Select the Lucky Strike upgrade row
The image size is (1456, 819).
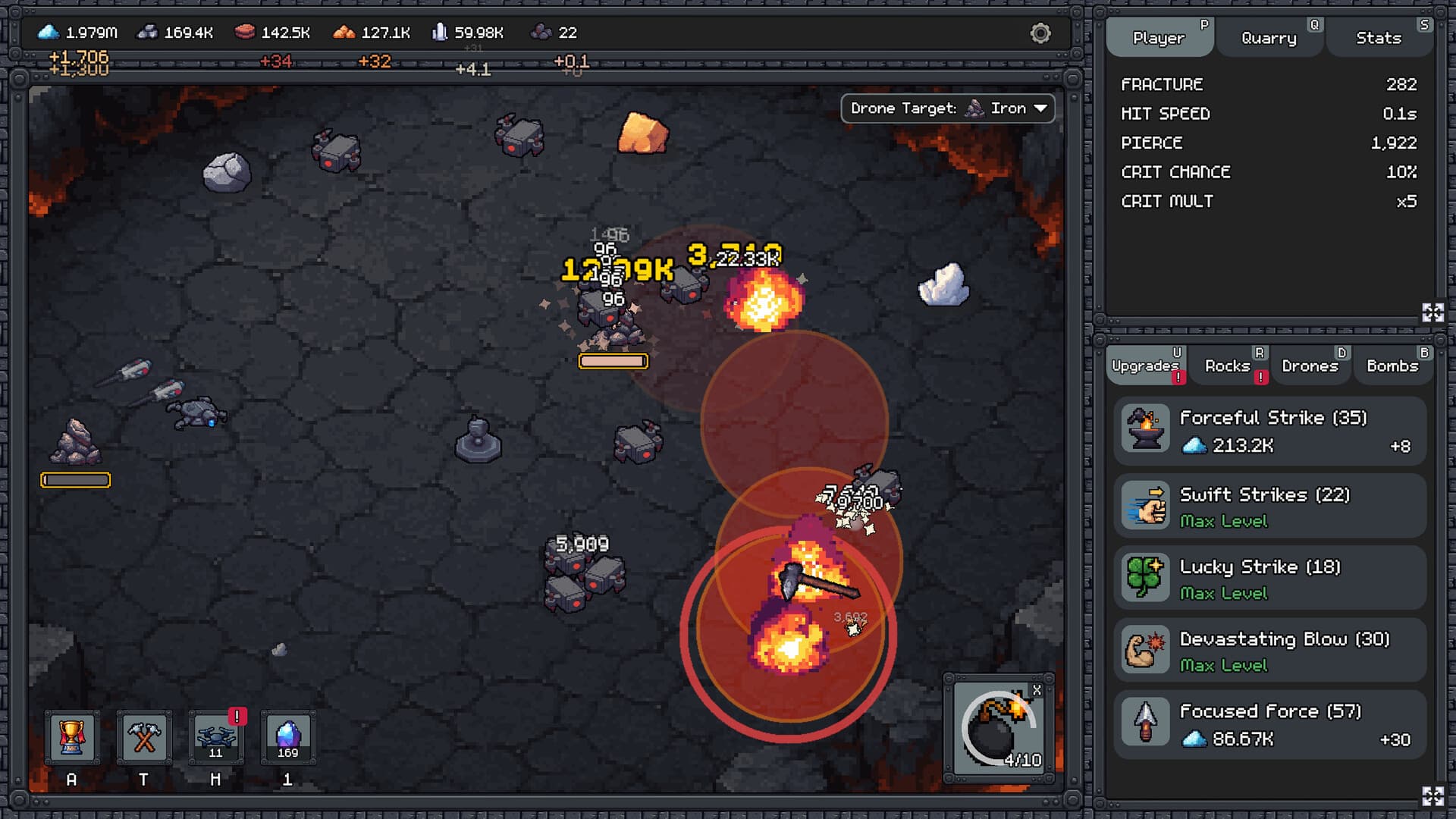[1269, 579]
